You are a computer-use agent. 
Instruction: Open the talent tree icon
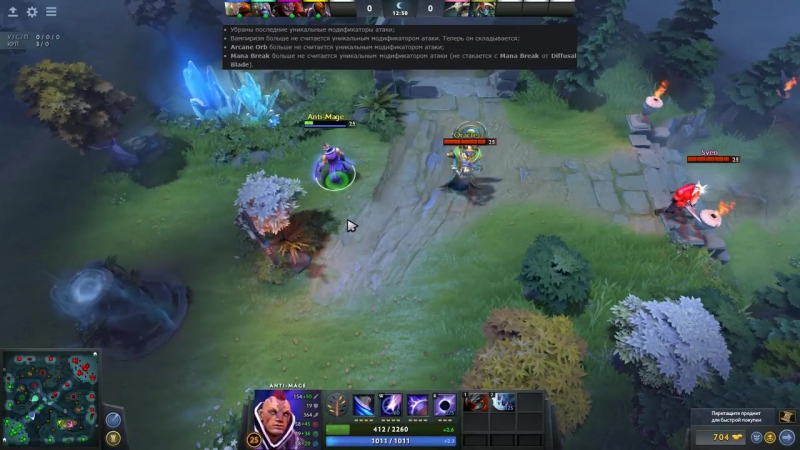[337, 405]
